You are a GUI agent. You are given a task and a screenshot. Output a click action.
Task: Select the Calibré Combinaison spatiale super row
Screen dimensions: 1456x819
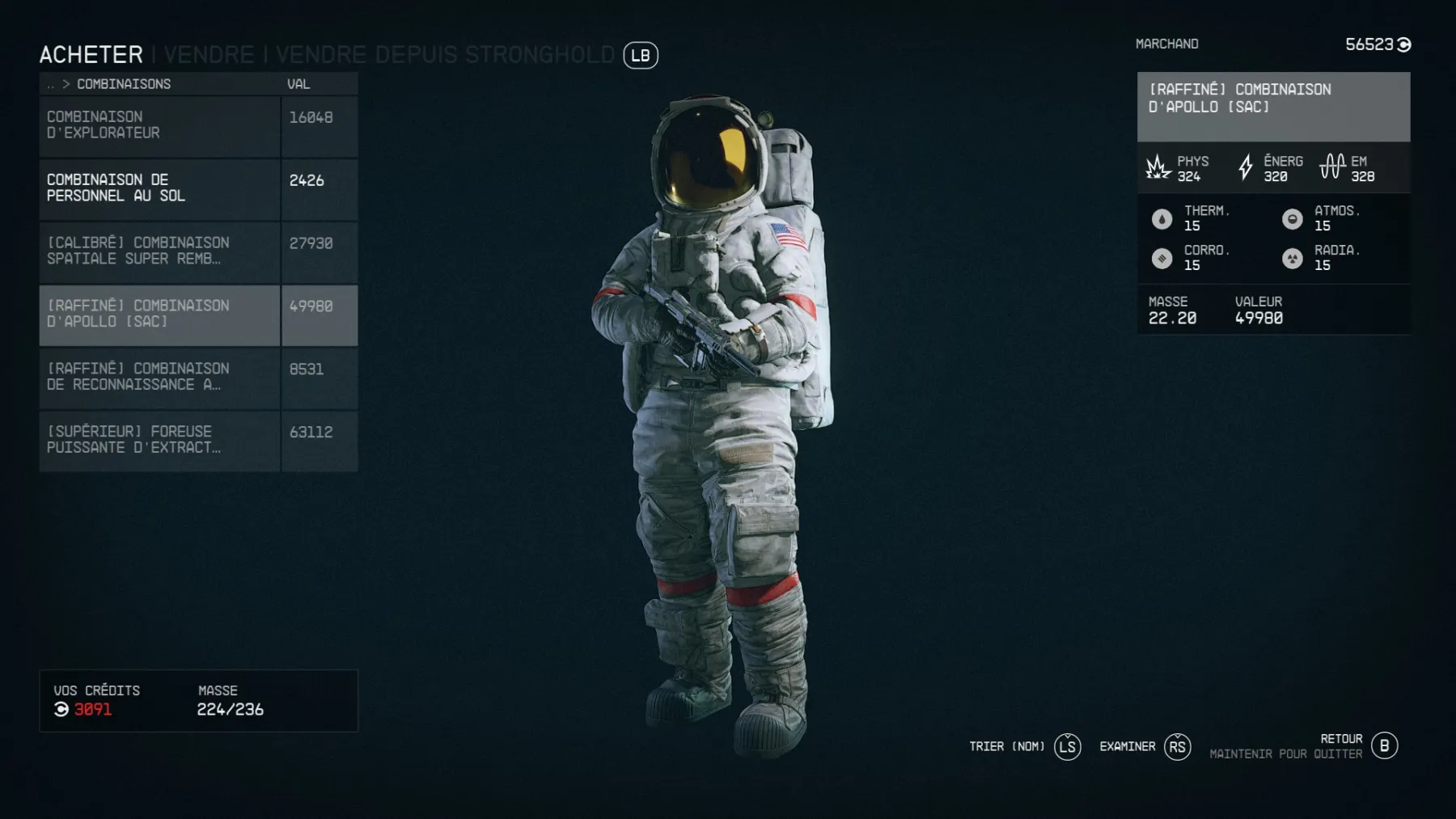tap(159, 251)
